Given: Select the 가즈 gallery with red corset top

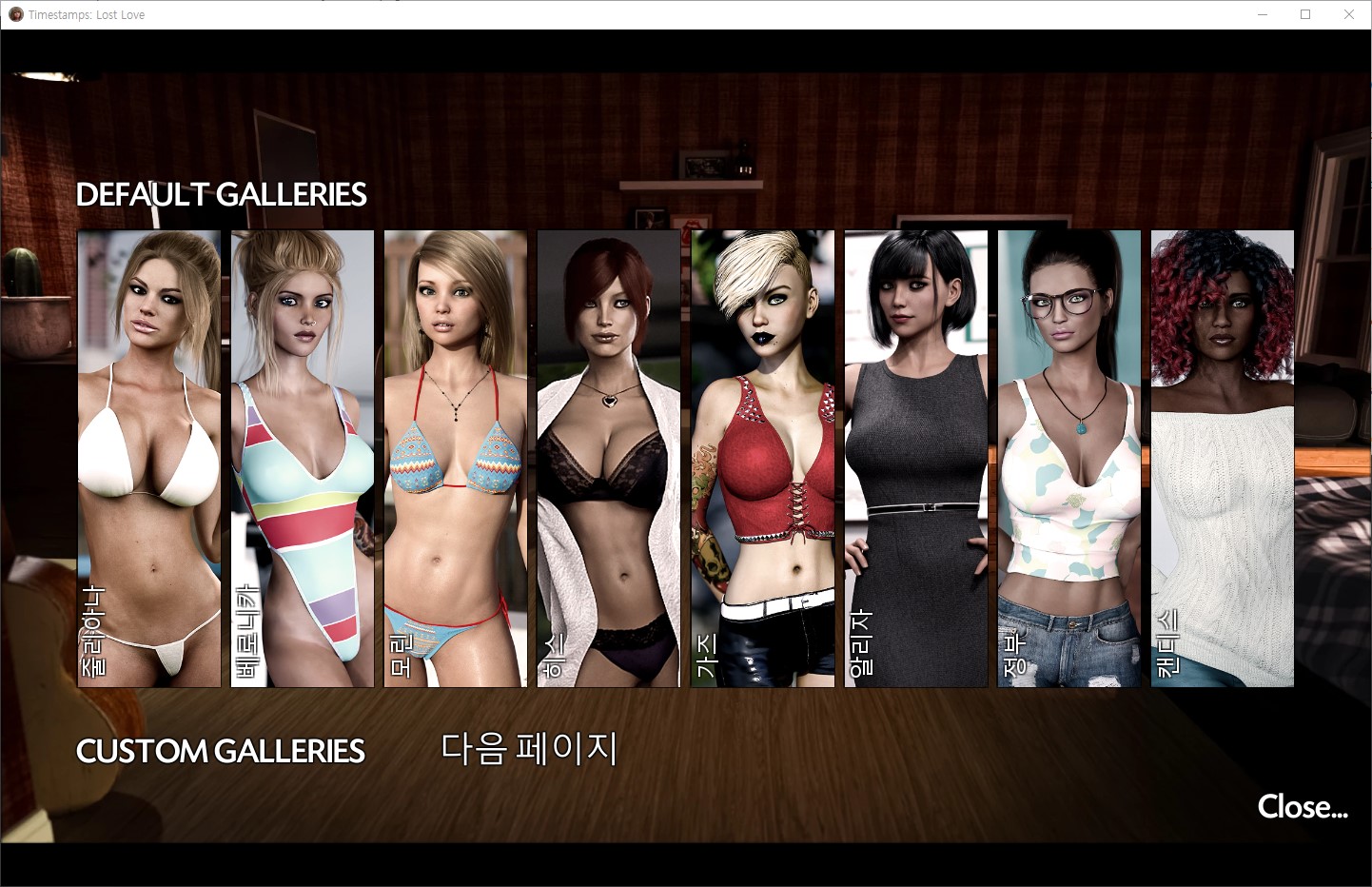Looking at the screenshot, I should coord(762,458).
